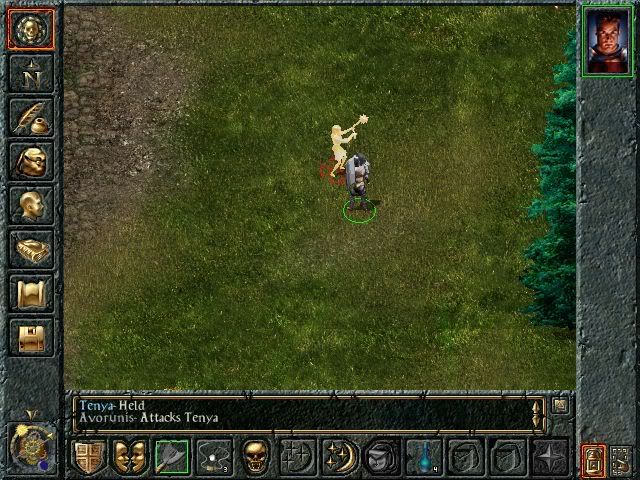Screen dimensions: 640x480
Task: Open the journal with the quill icon
Action: click(30, 117)
